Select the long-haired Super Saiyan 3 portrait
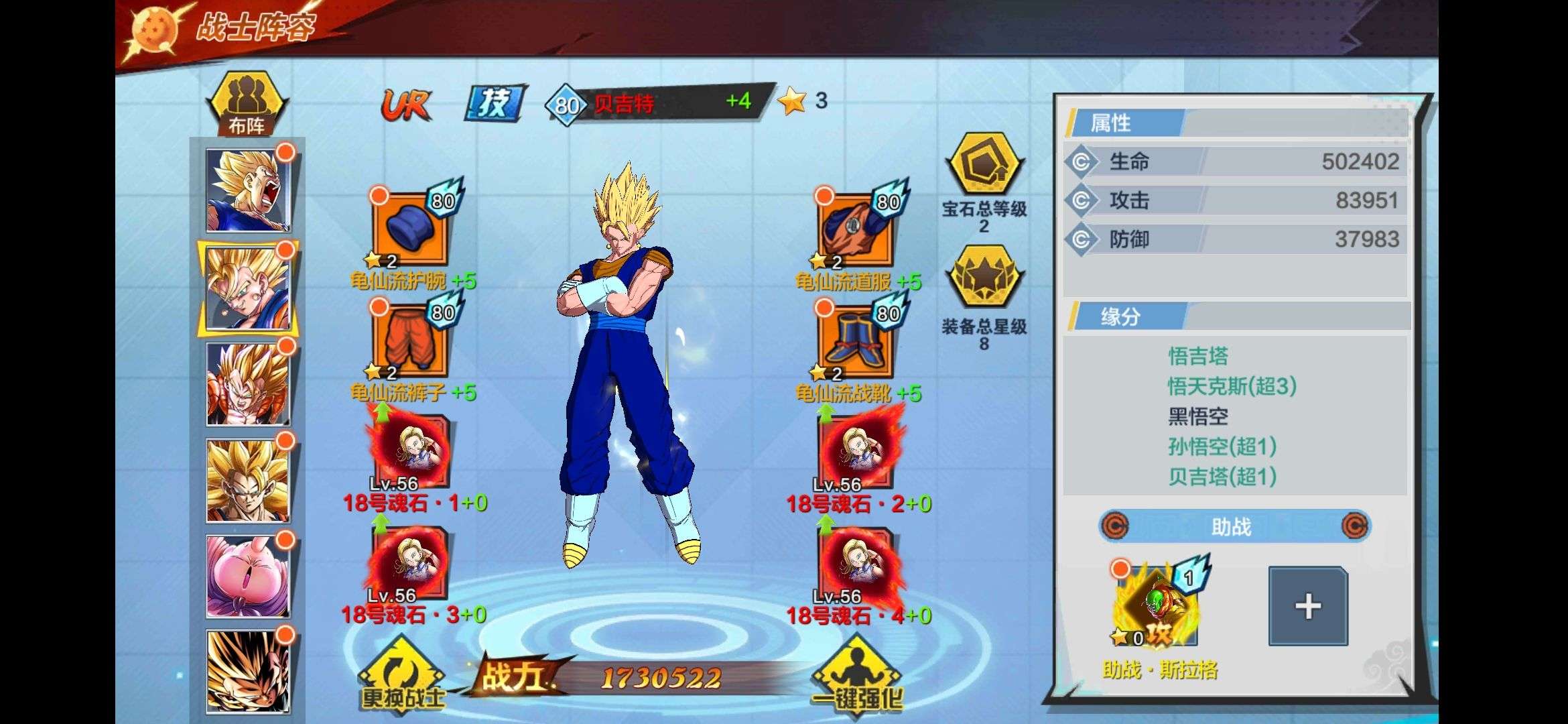Image resolution: width=1568 pixels, height=724 pixels. [247, 480]
